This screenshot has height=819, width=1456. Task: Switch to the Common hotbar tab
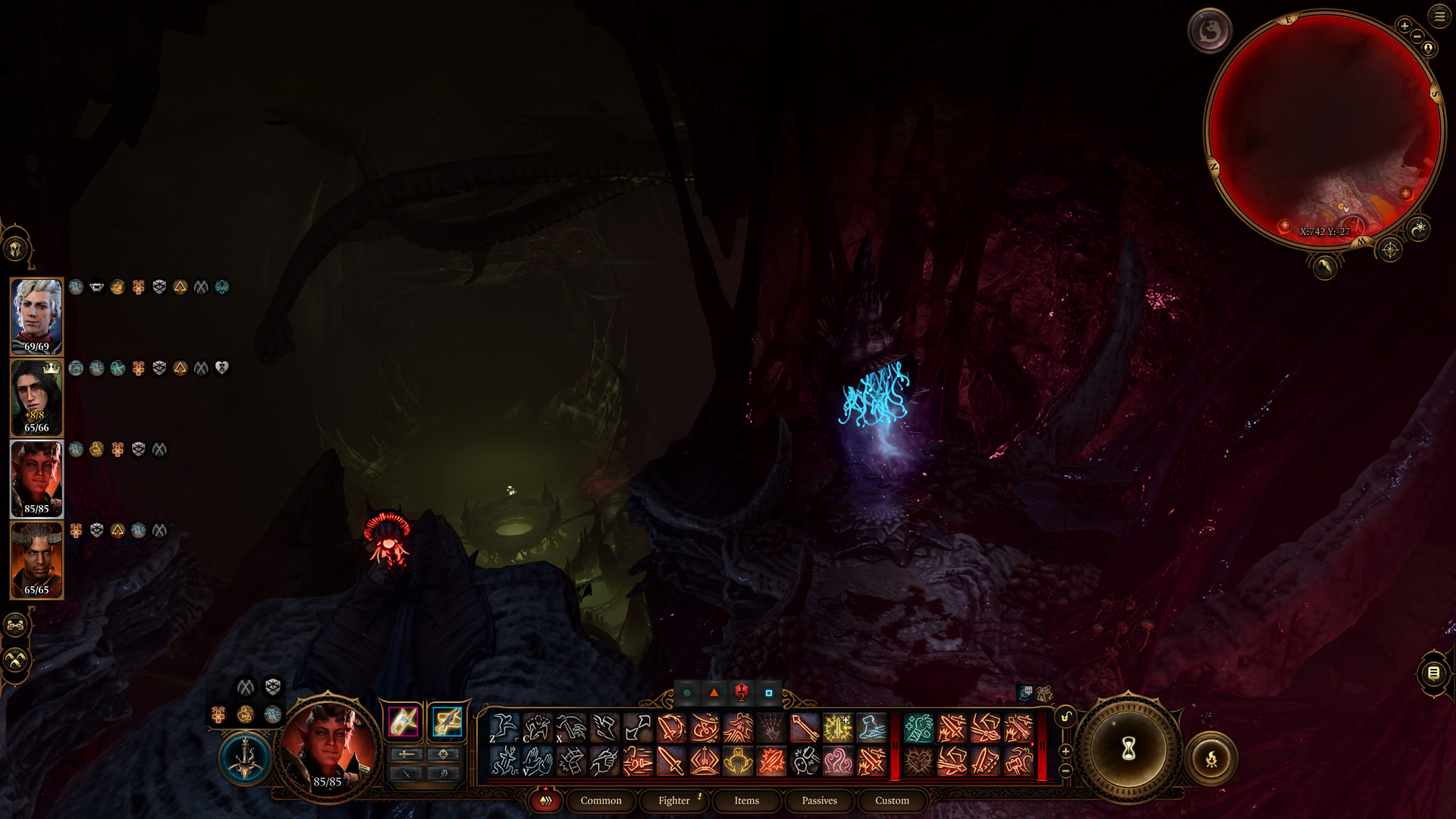coord(601,801)
